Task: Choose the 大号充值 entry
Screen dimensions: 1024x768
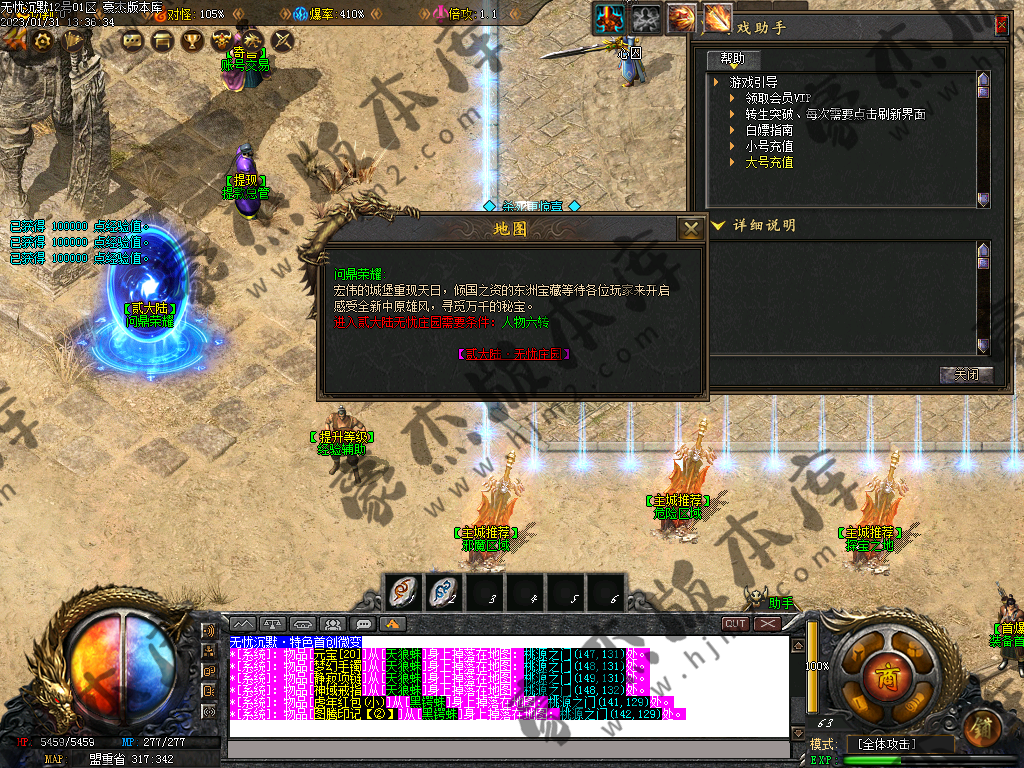Action: click(769, 162)
